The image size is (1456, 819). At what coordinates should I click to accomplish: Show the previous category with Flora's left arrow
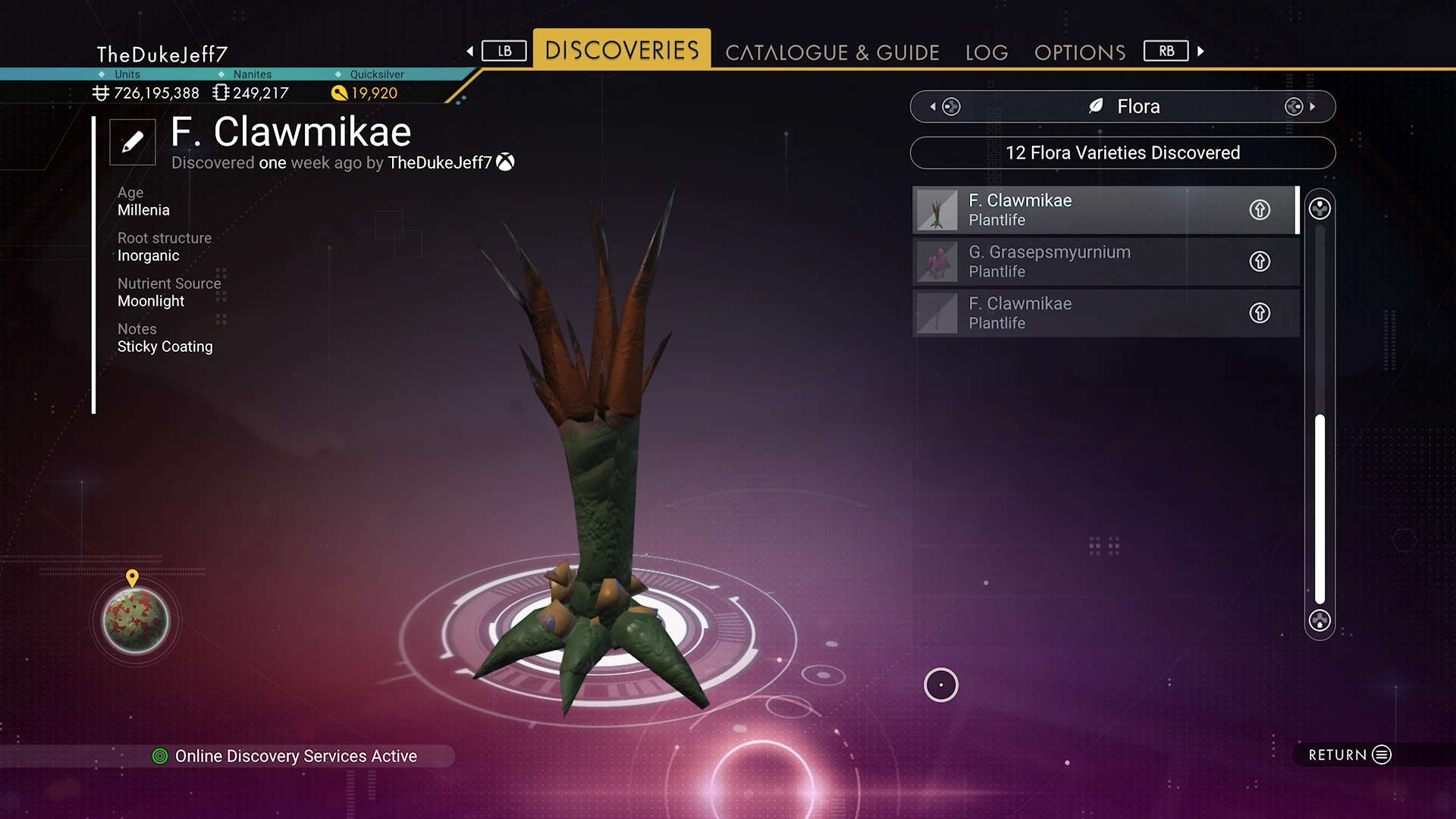(x=934, y=107)
